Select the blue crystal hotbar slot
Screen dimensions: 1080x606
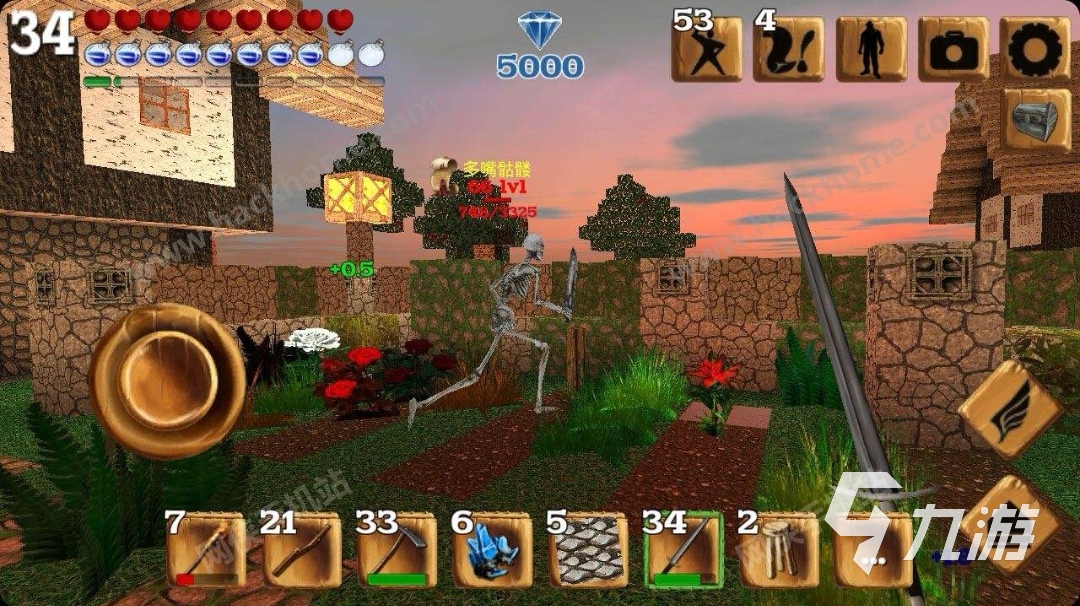(492, 550)
